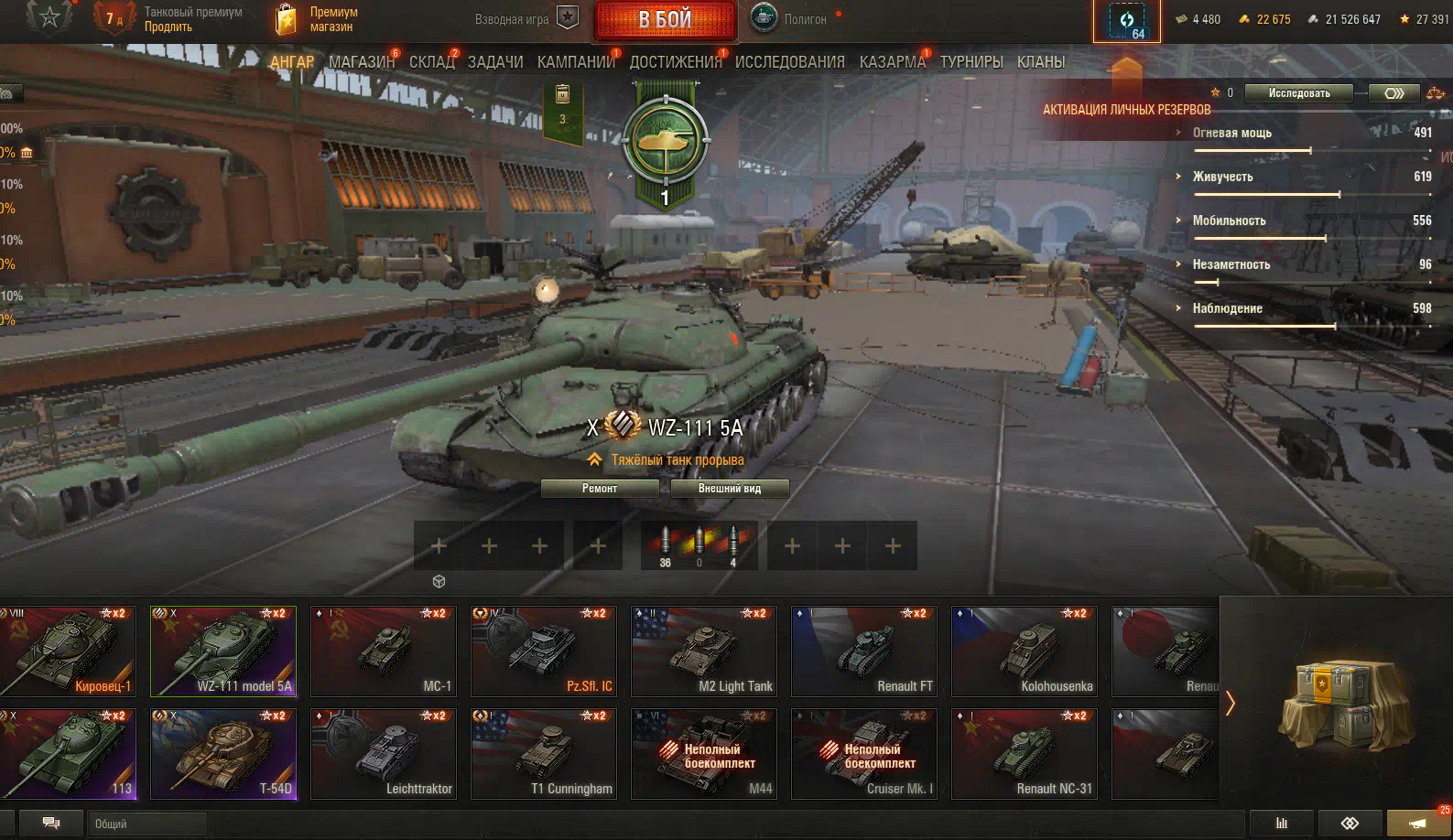
Task: Select the M2 Light Tank tile
Action: (703, 652)
